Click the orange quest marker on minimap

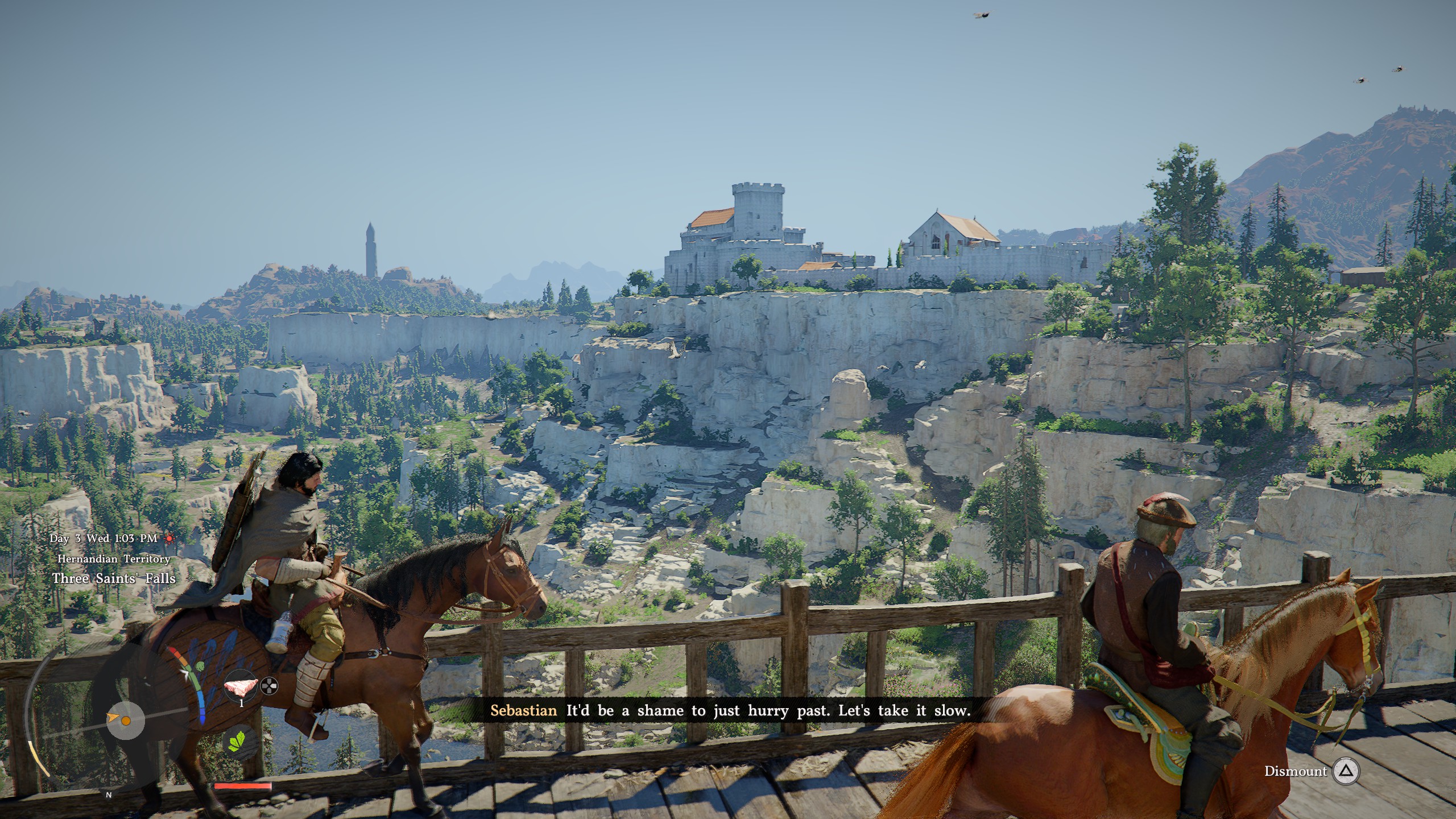pos(126,721)
